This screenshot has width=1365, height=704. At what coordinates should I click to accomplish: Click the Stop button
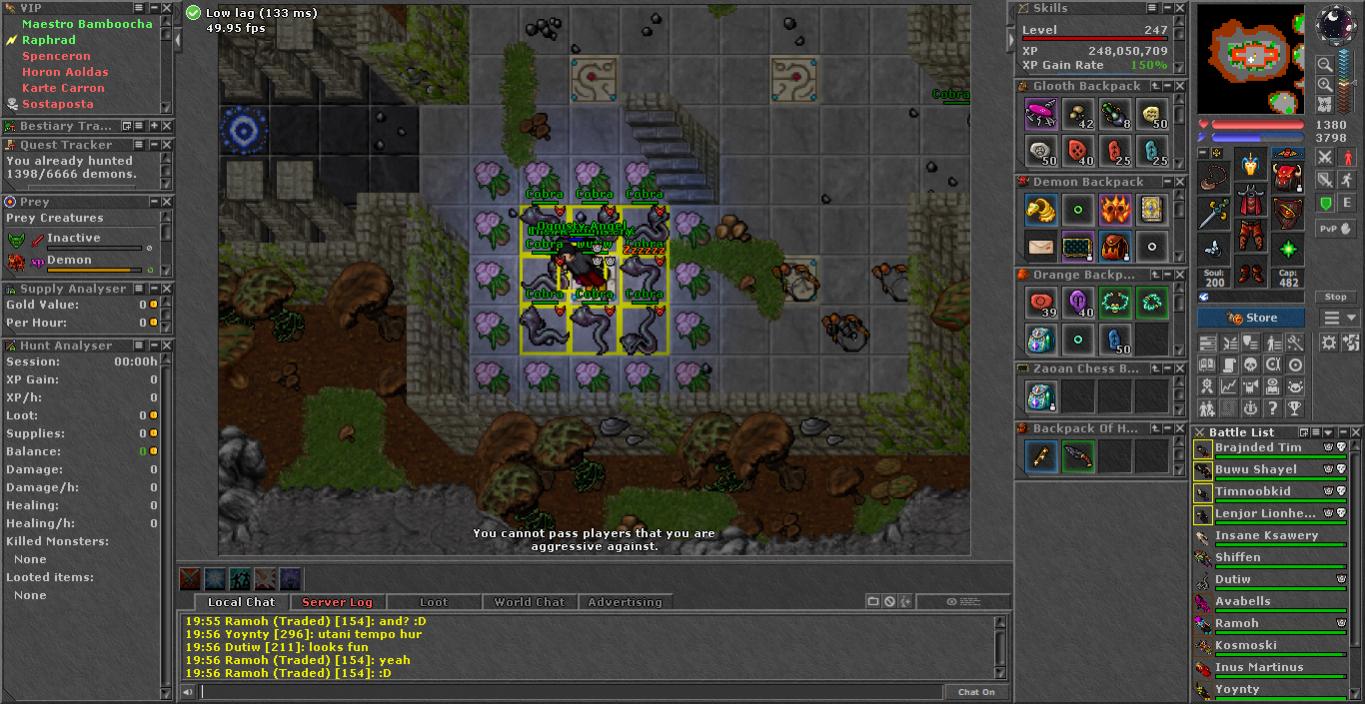pos(1336,297)
